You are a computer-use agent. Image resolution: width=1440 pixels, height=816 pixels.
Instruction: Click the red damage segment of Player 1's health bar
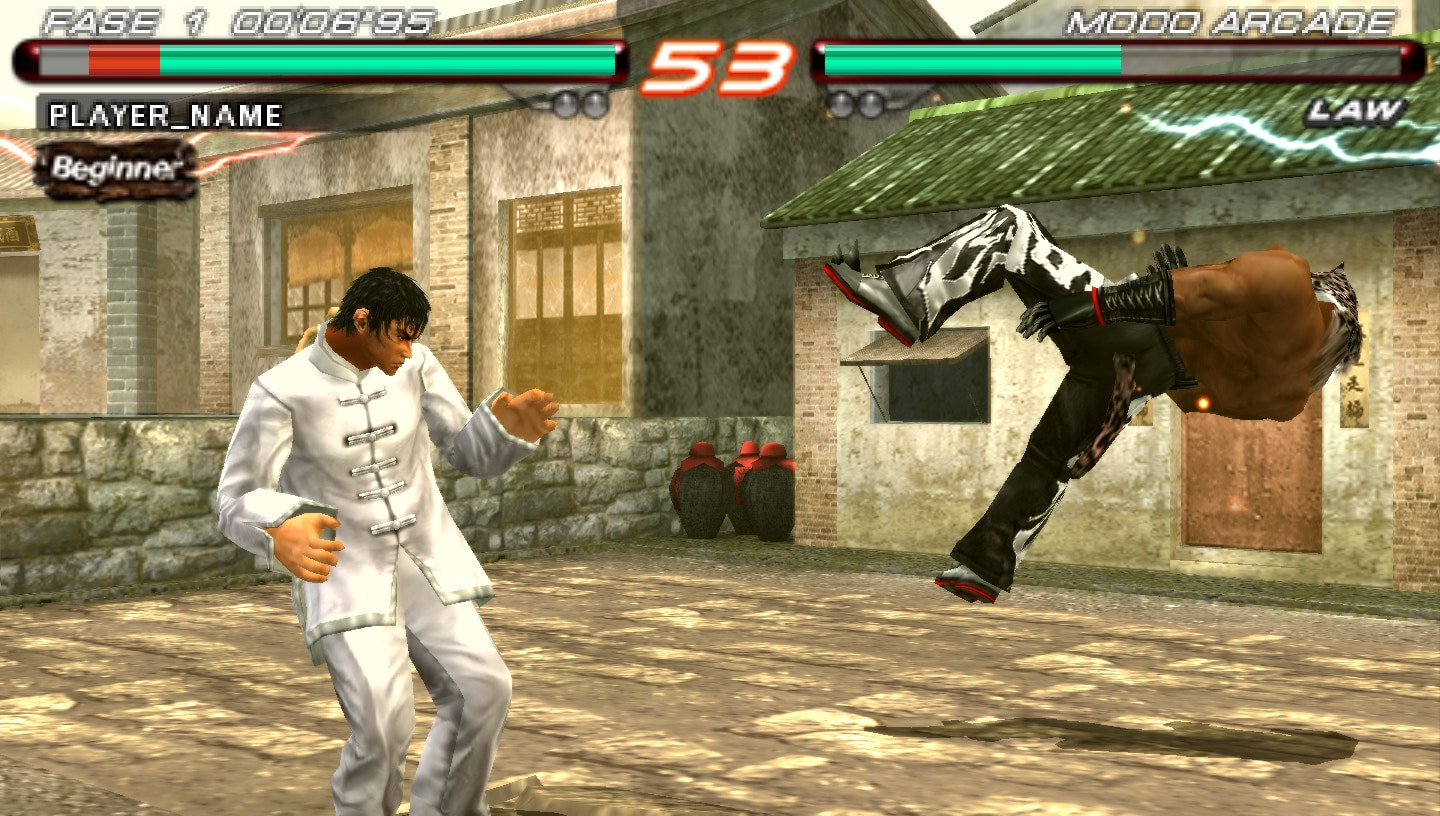pos(120,60)
